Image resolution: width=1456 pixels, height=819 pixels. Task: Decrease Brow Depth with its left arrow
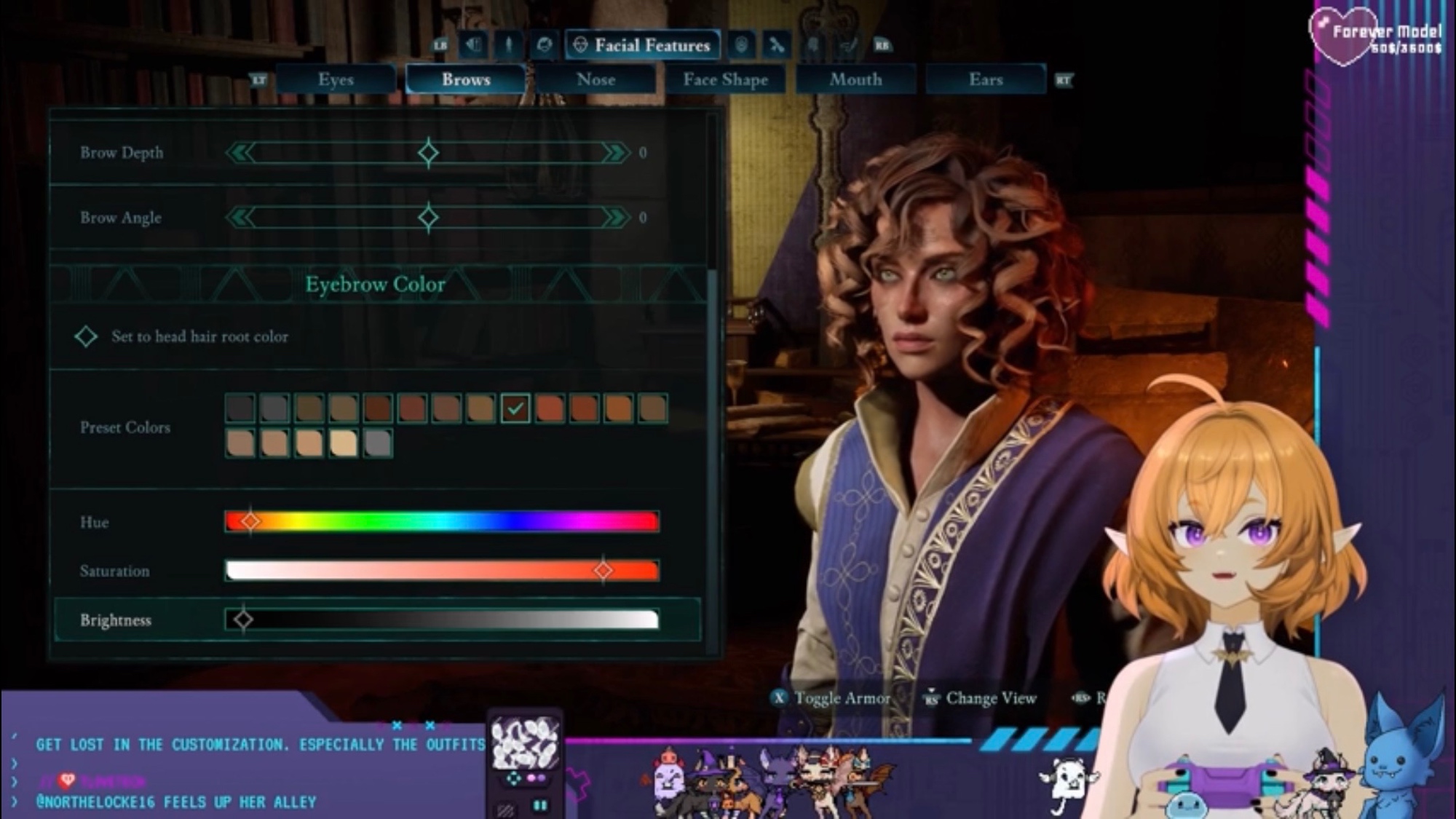(241, 153)
